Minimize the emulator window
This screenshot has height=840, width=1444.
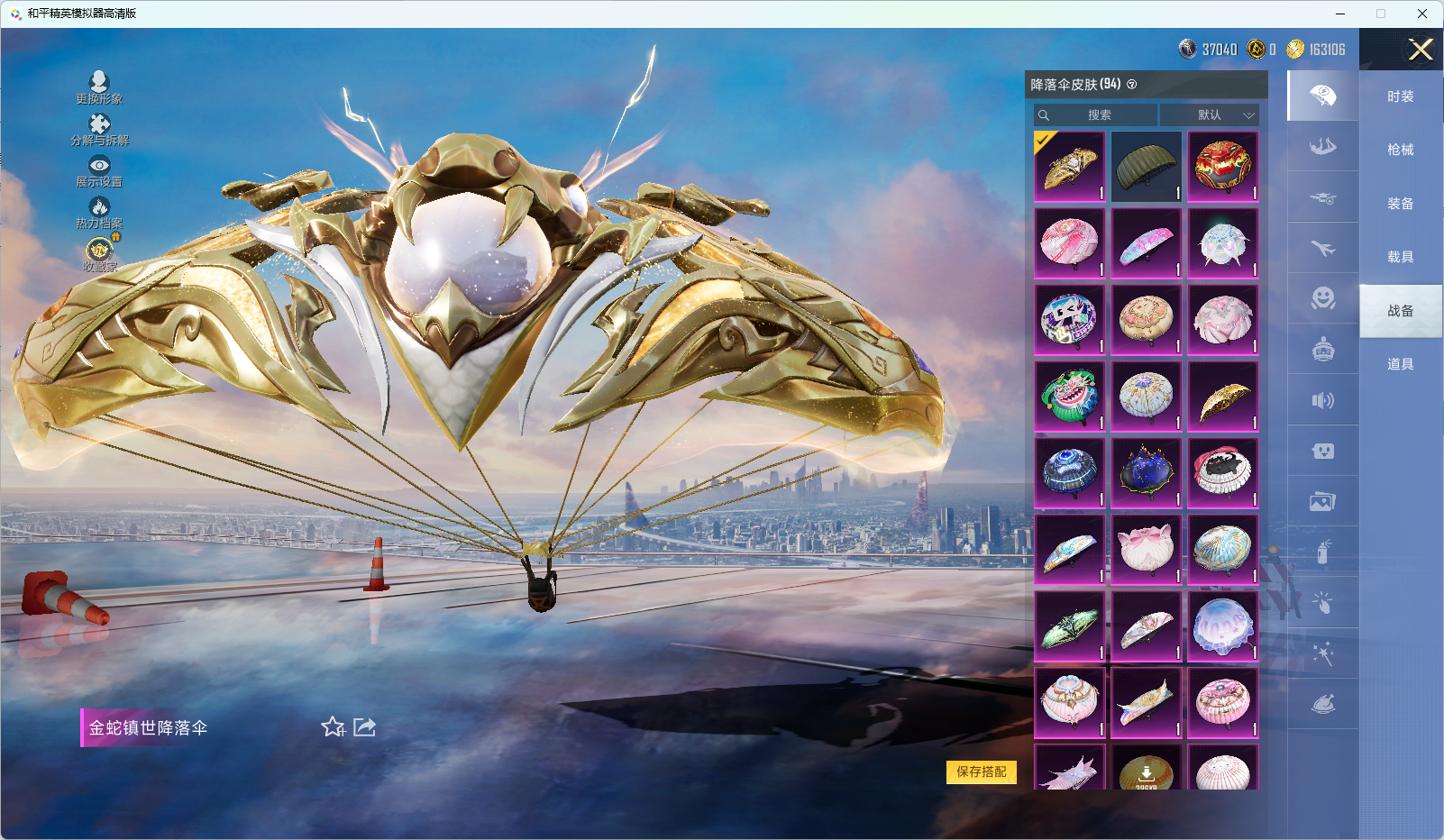click(x=1339, y=14)
